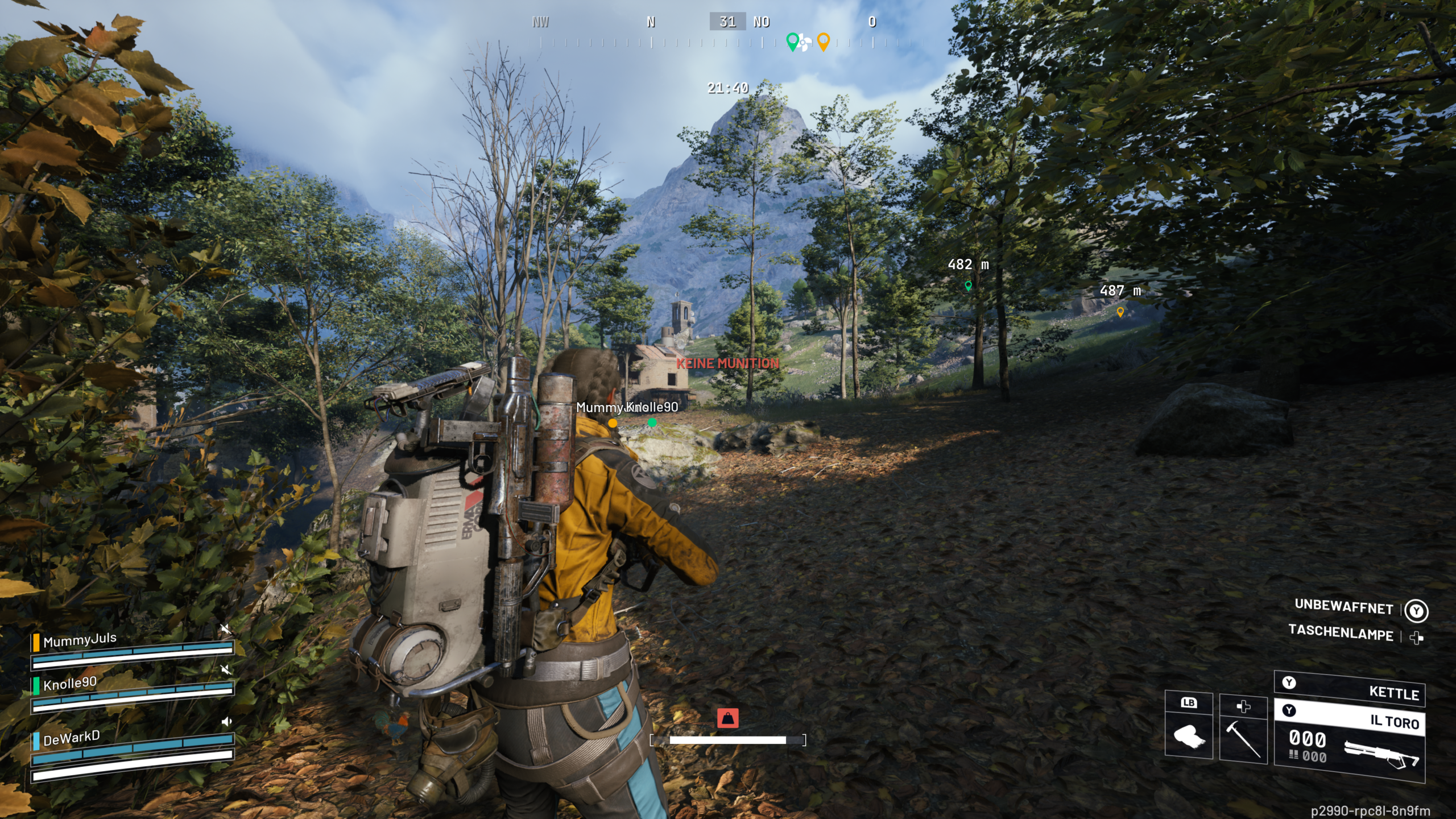
Task: Select the green 482 m waypoint marker
Action: coord(968,286)
